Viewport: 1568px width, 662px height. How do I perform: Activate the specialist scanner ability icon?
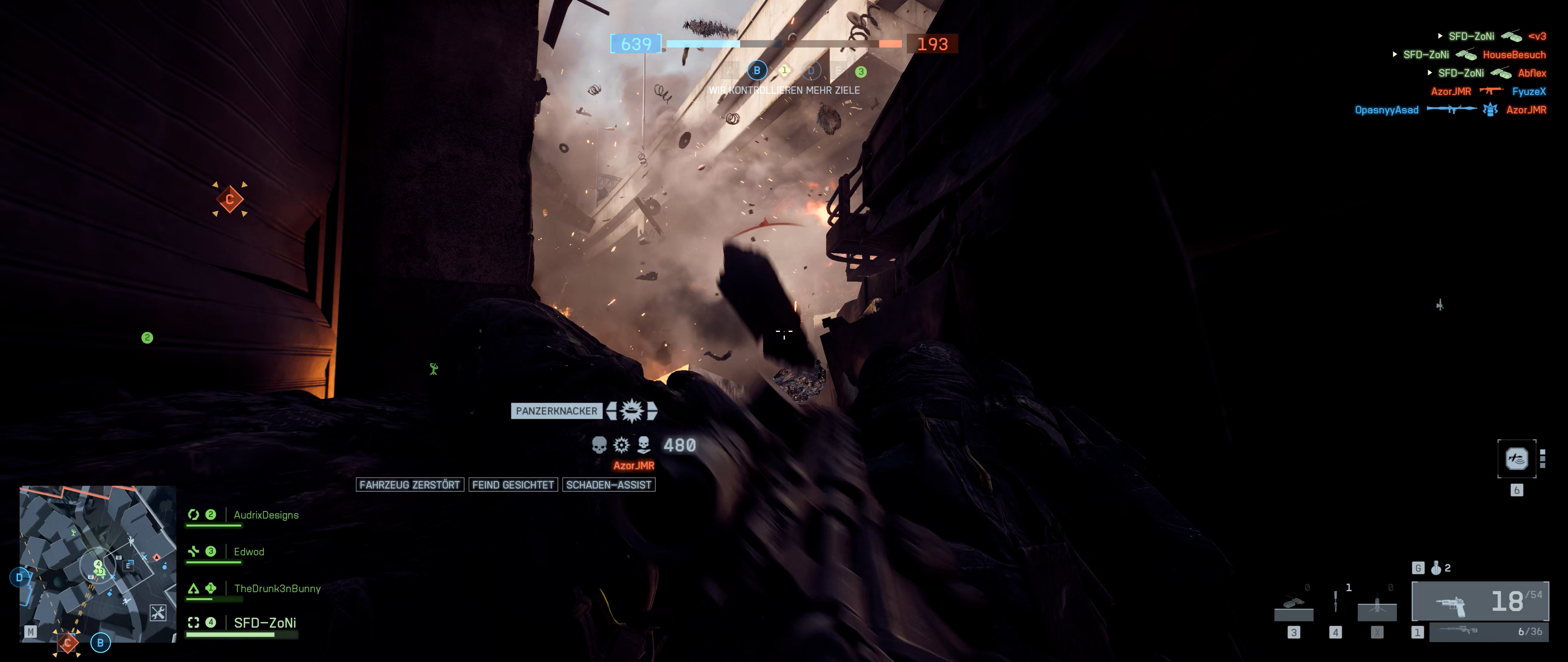1516,458
